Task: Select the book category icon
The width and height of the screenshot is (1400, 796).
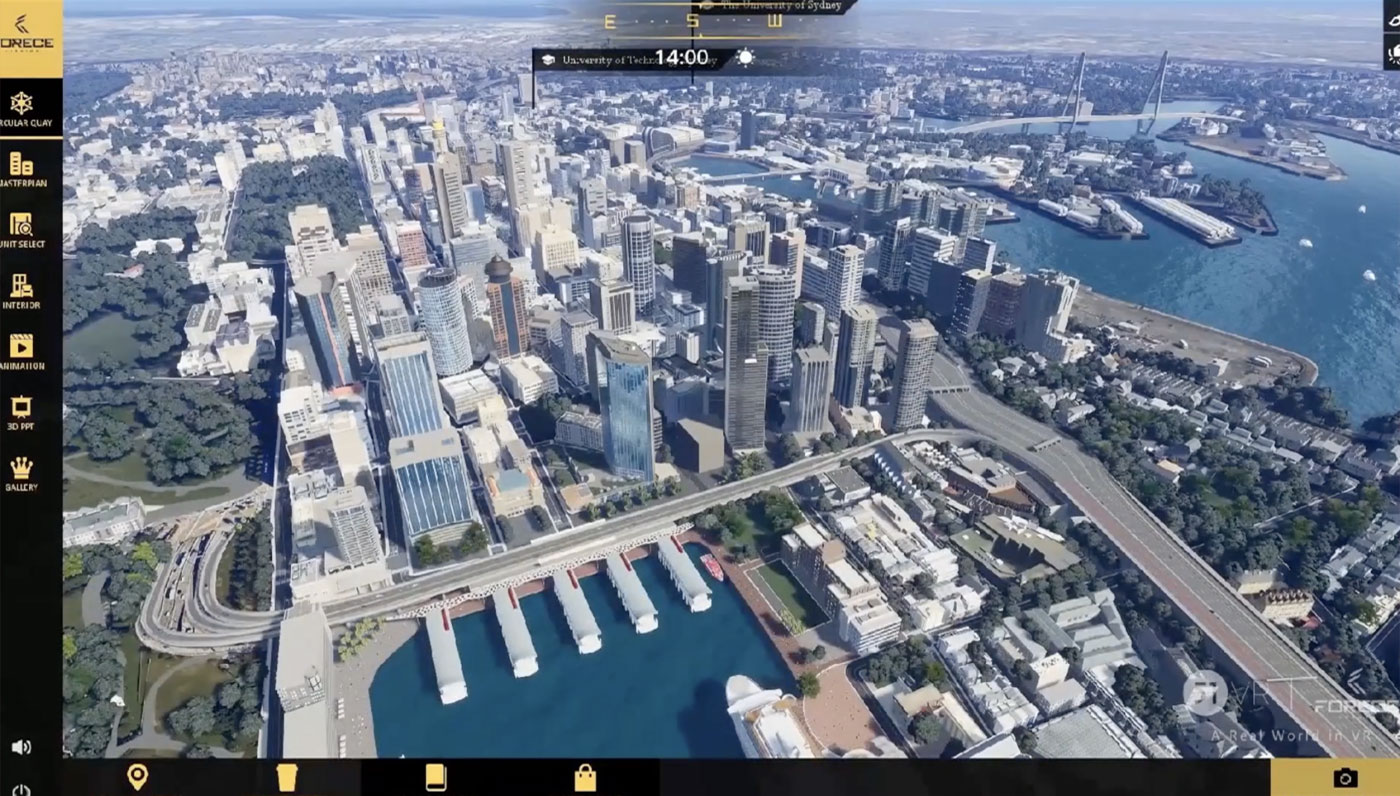Action: pos(436,777)
